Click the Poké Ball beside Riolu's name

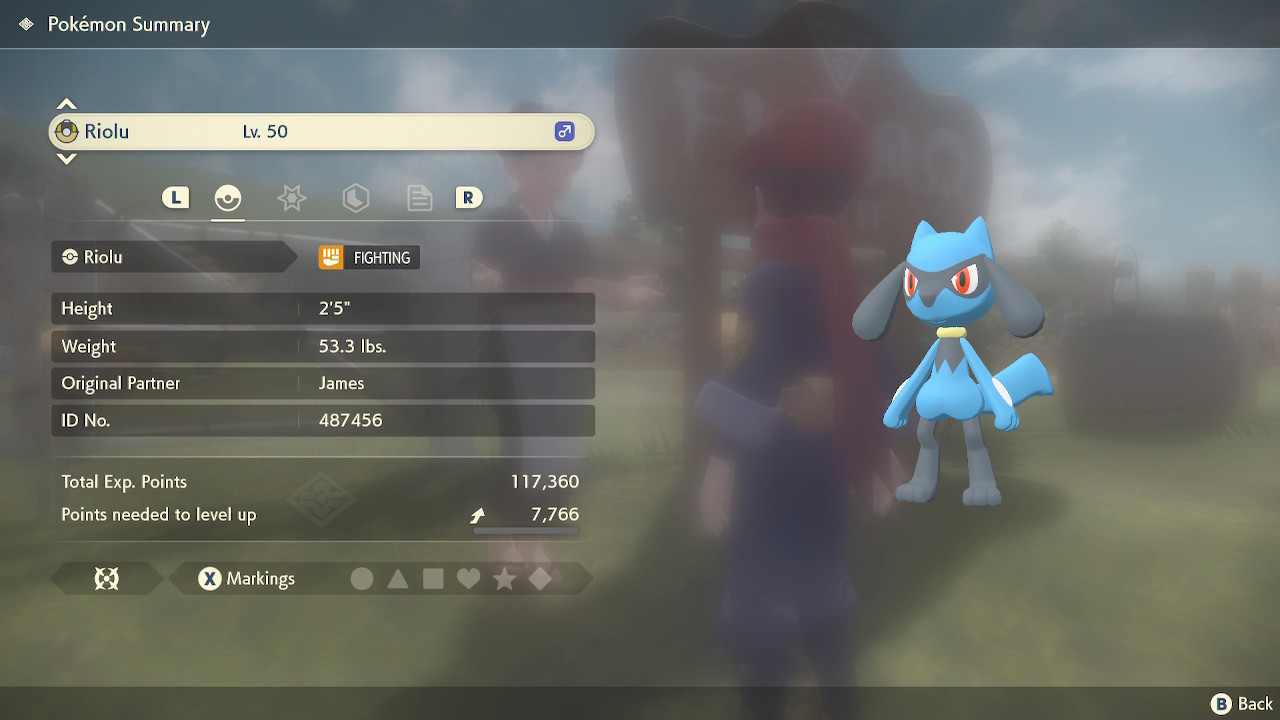[x=67, y=130]
